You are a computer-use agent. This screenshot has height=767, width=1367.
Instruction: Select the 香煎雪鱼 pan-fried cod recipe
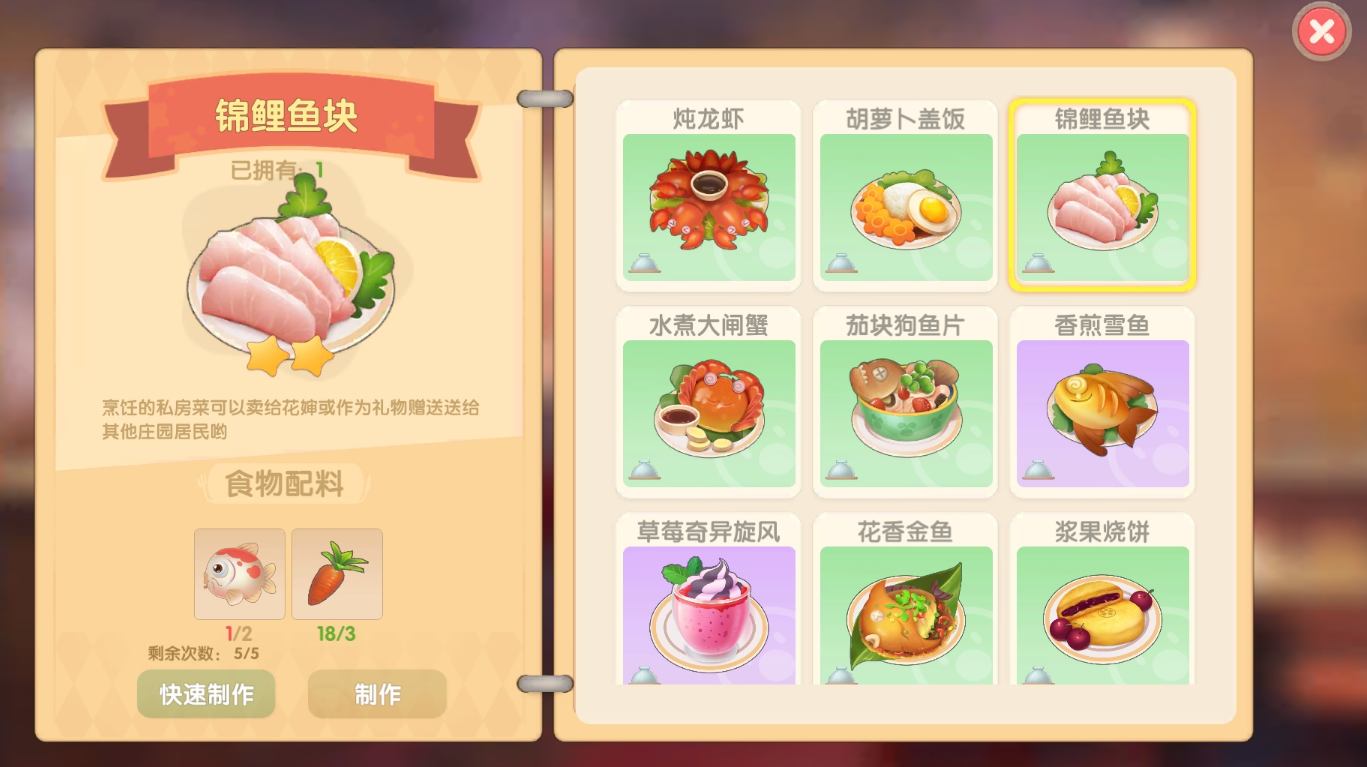tap(1102, 403)
